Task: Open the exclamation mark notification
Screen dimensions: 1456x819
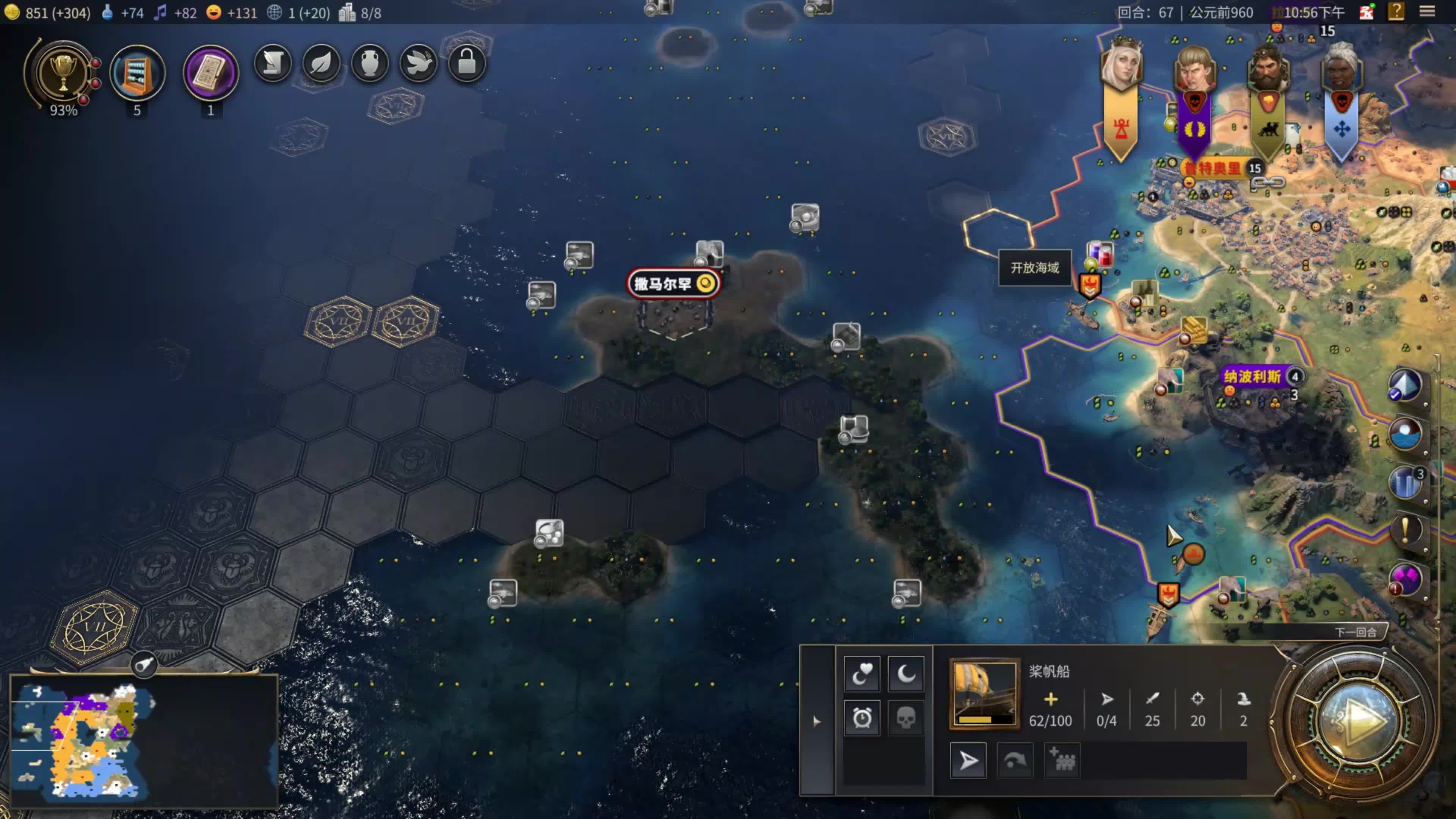Action: click(x=1405, y=530)
